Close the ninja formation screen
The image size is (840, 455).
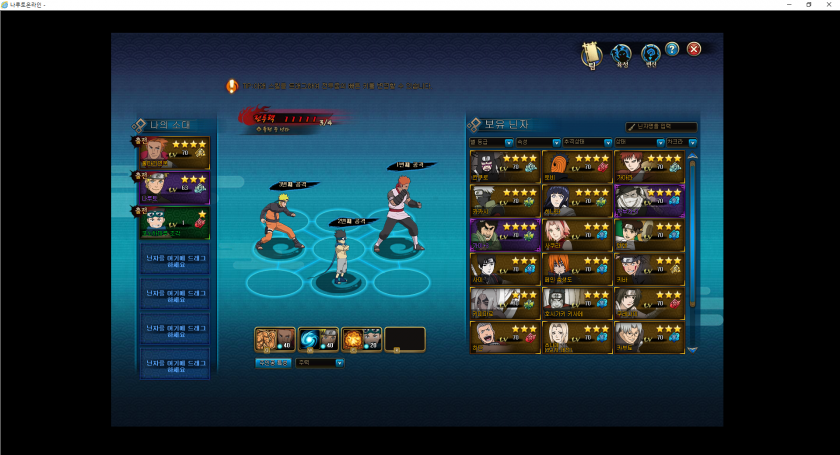click(694, 49)
